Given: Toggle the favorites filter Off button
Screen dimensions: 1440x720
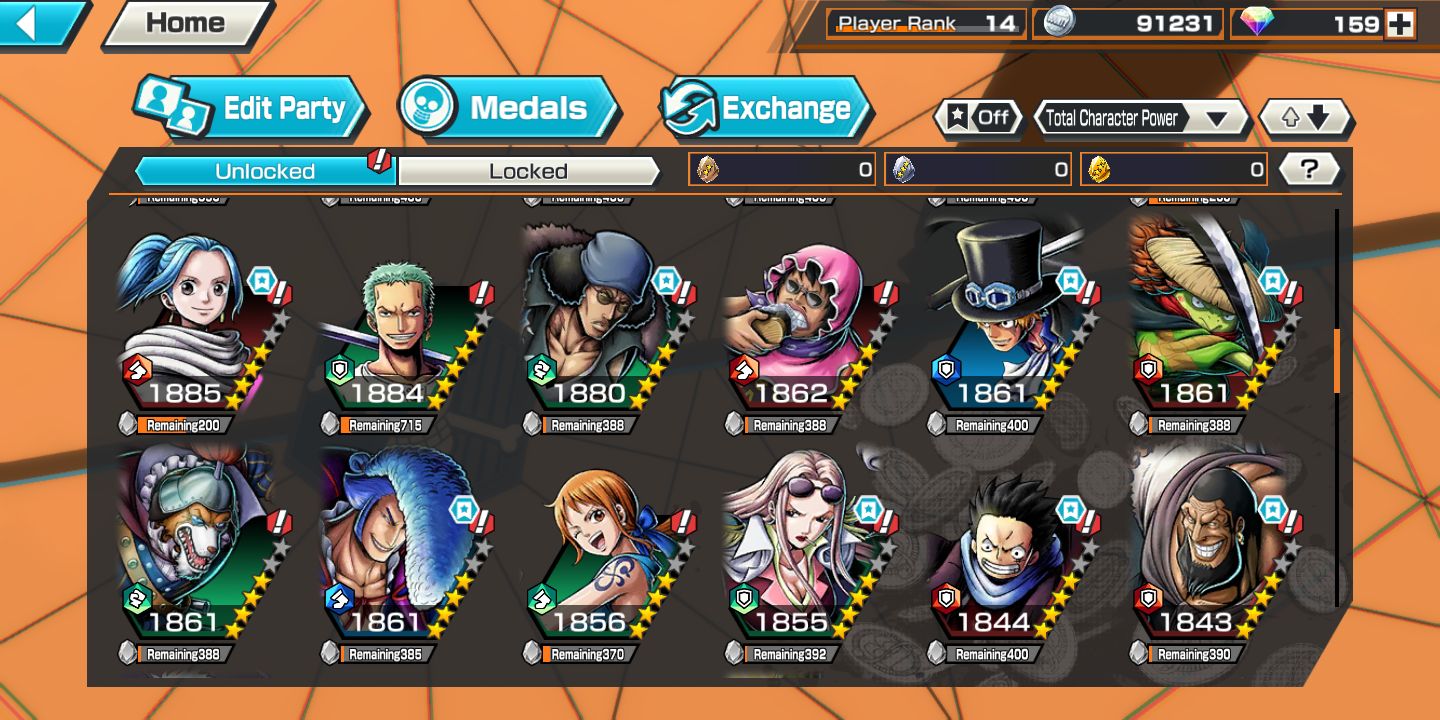Looking at the screenshot, I should [x=979, y=118].
